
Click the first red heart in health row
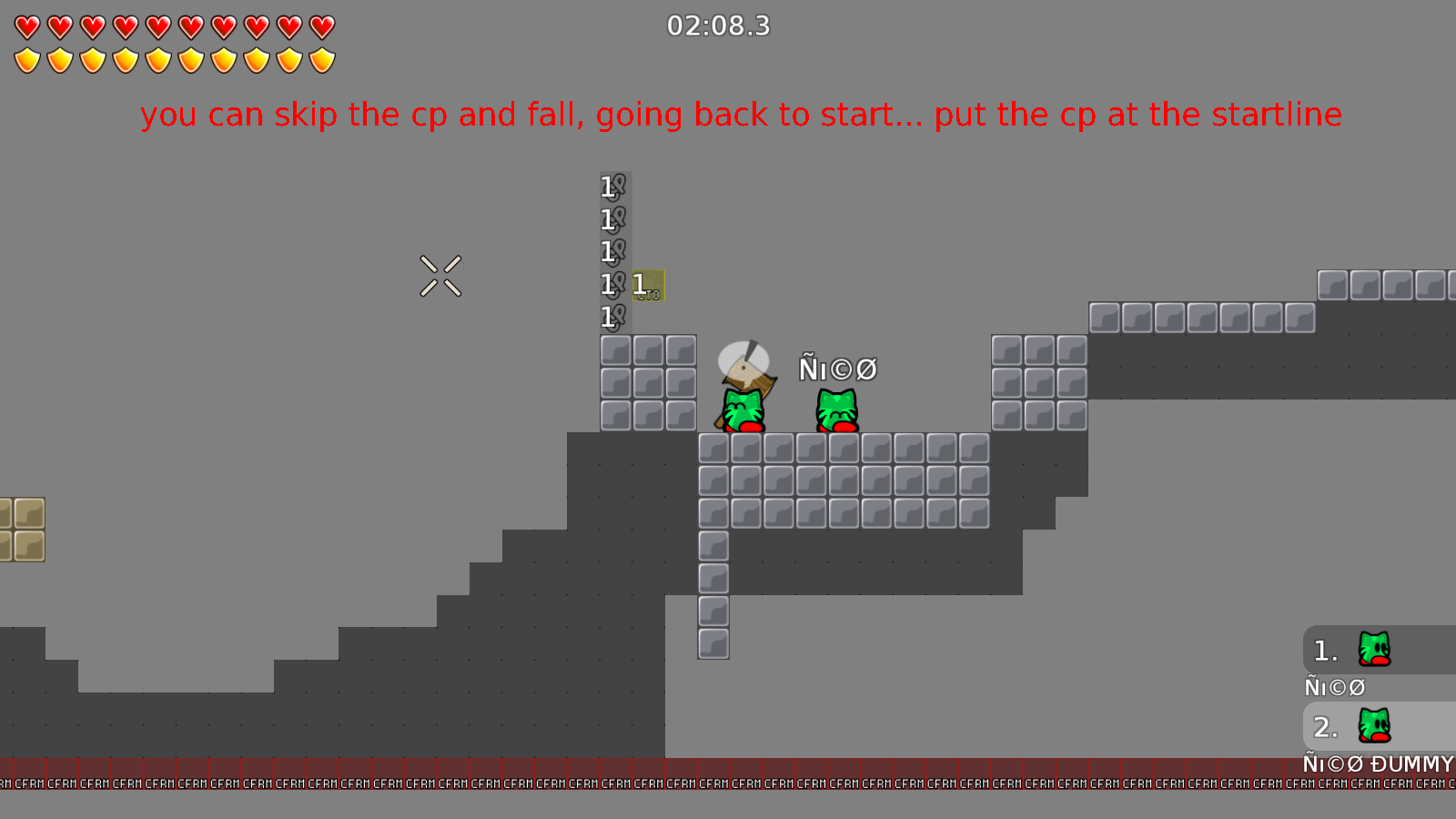click(x=26, y=27)
